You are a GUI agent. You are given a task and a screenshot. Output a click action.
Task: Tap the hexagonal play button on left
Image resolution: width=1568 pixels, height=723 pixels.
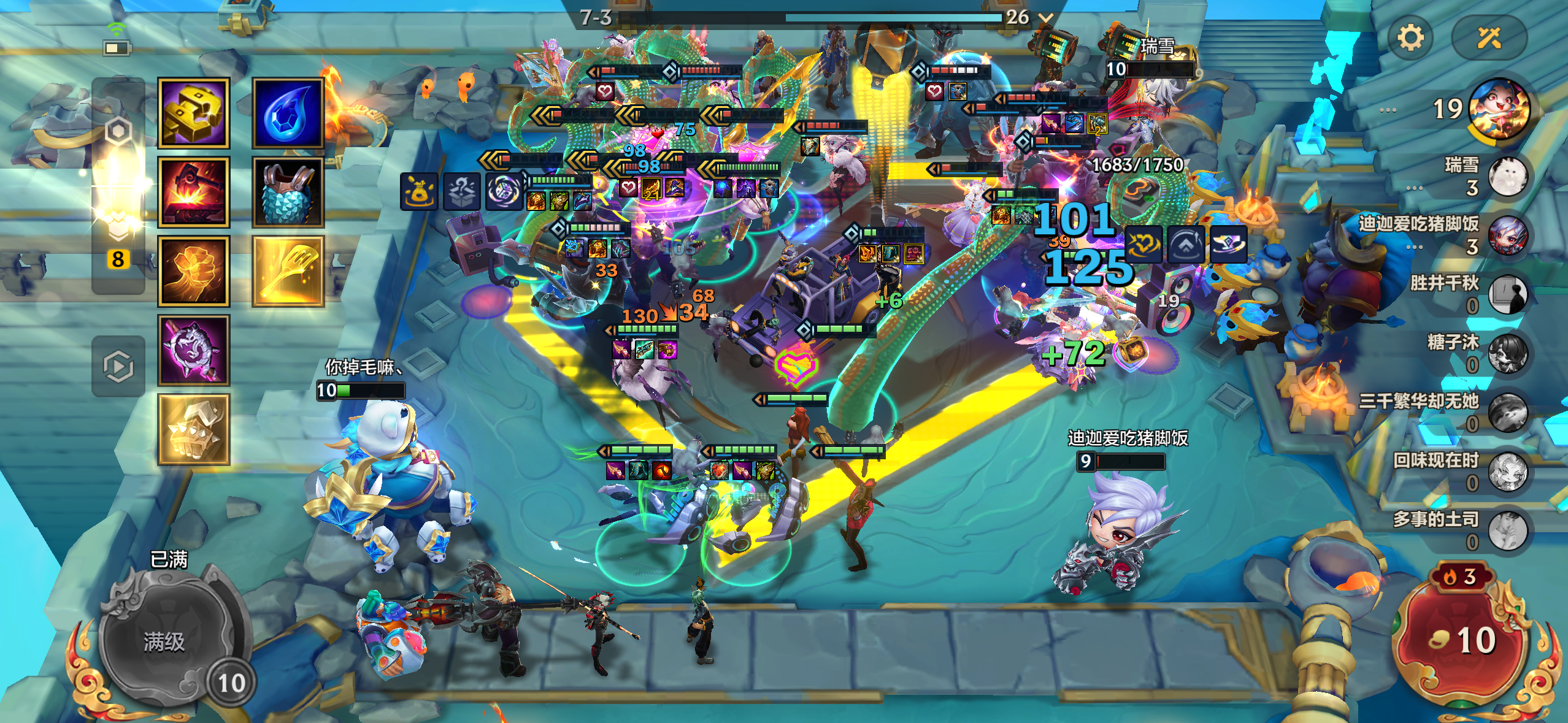118,367
